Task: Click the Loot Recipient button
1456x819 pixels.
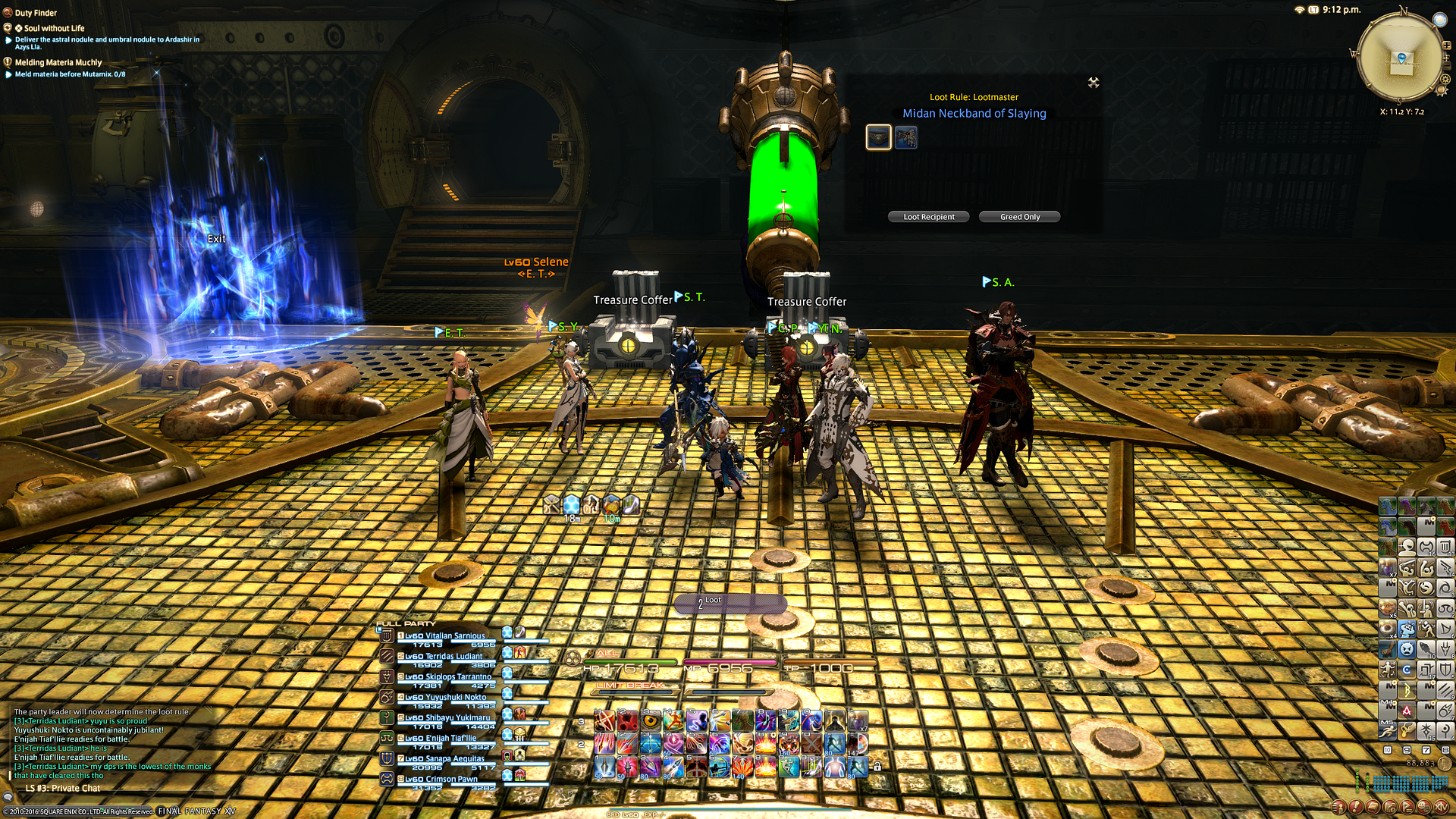Action: click(x=928, y=217)
